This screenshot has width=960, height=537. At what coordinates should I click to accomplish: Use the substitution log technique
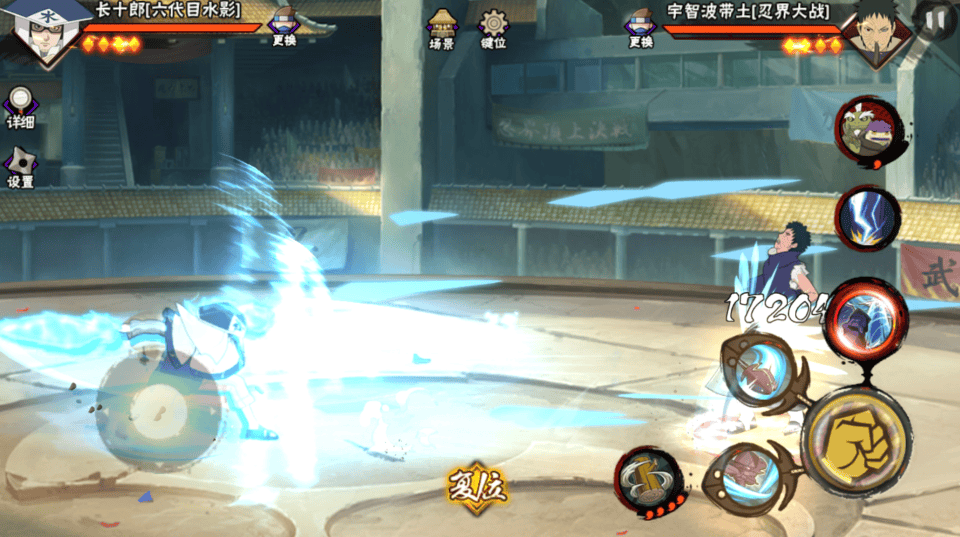[x=649, y=483]
